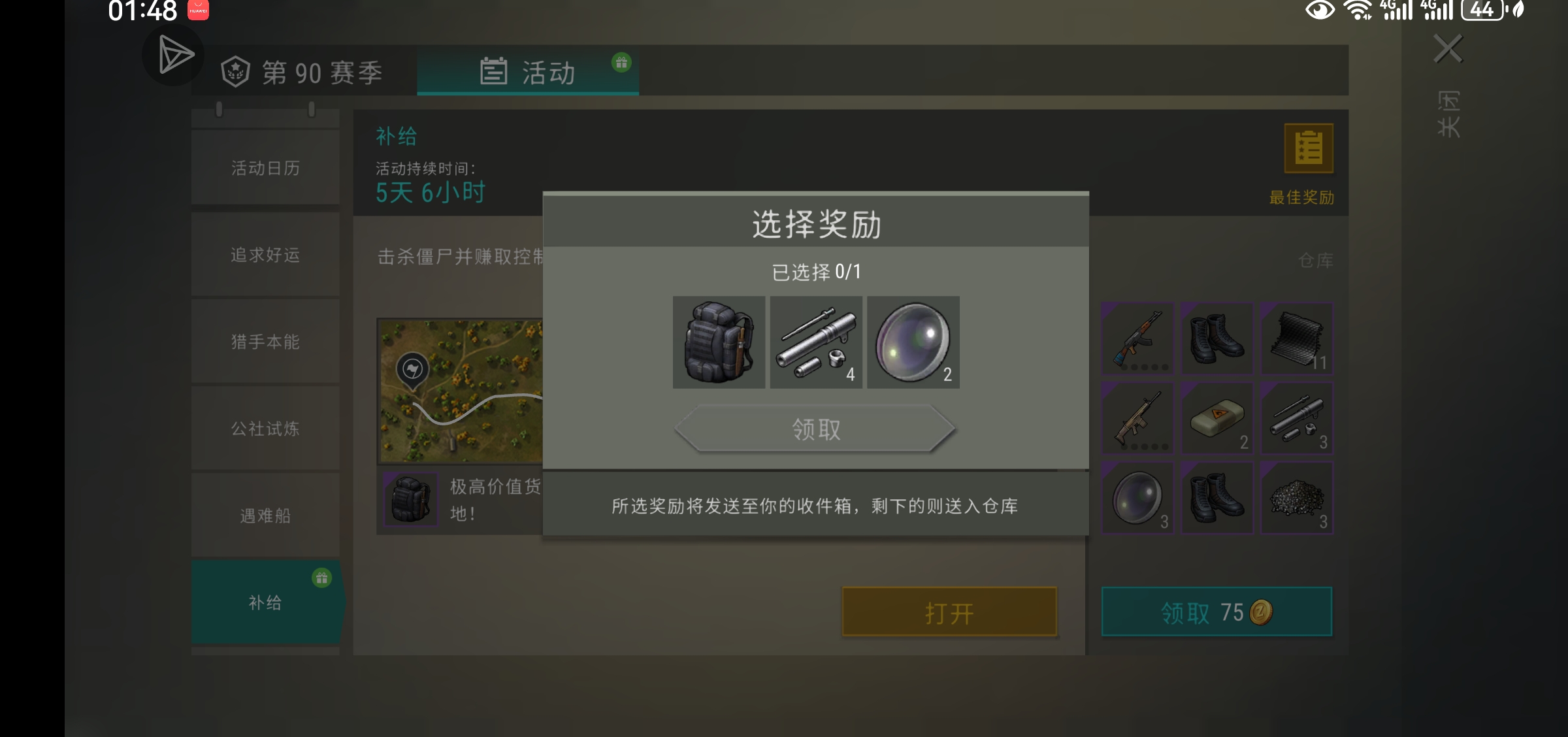Toggle the gift badge on 活动 tab
Screen dimensions: 1568x737
(x=621, y=62)
